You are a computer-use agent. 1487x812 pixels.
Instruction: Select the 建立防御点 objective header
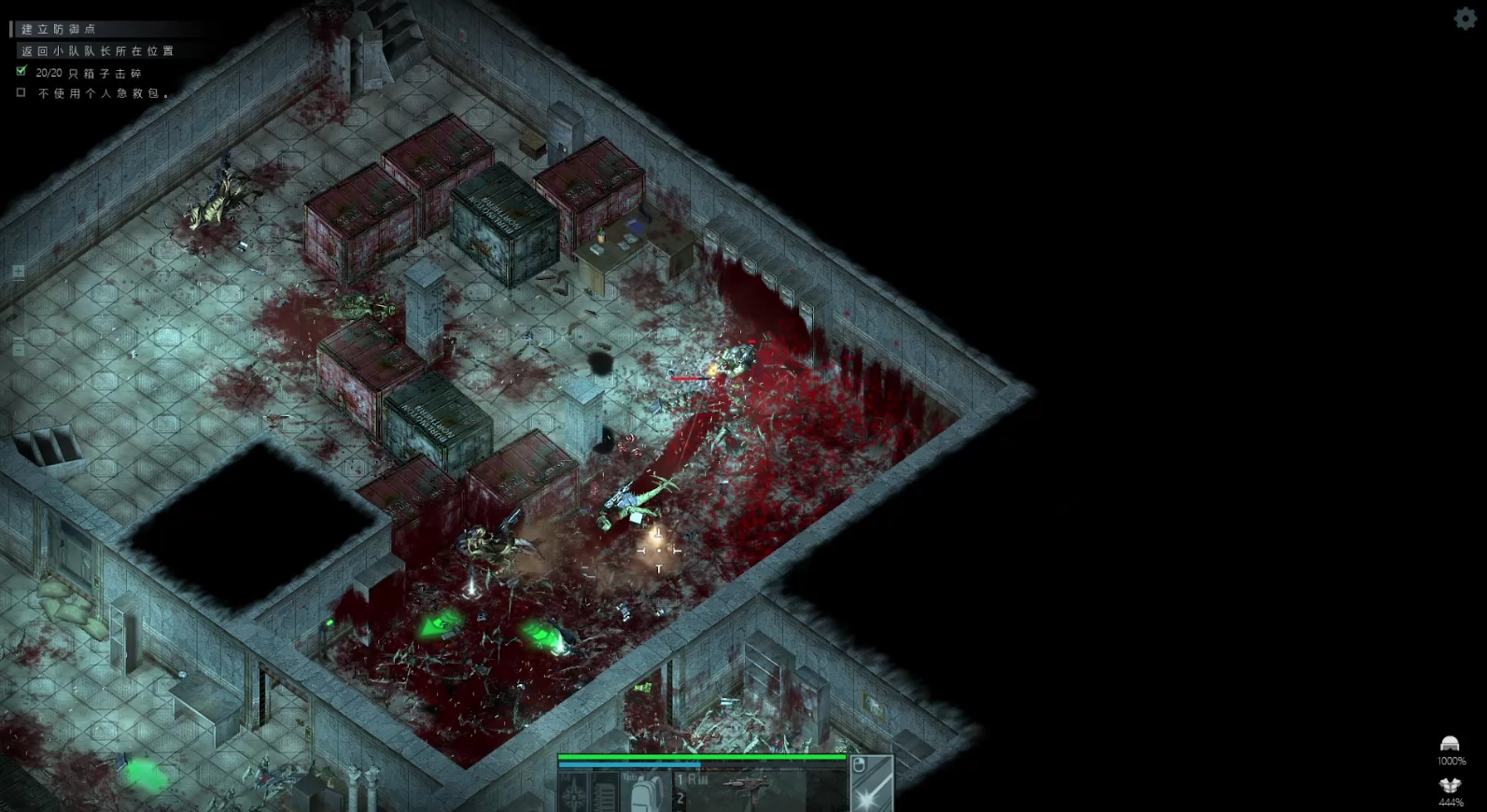59,29
